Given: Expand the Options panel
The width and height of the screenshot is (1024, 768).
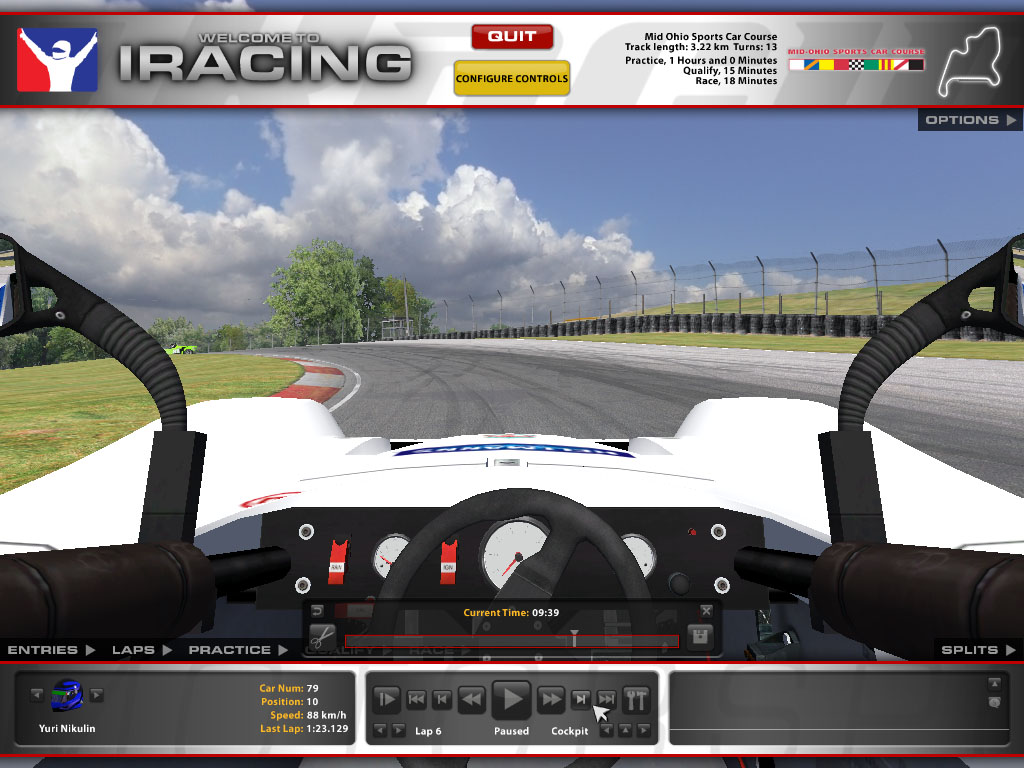Looking at the screenshot, I should click(x=968, y=120).
